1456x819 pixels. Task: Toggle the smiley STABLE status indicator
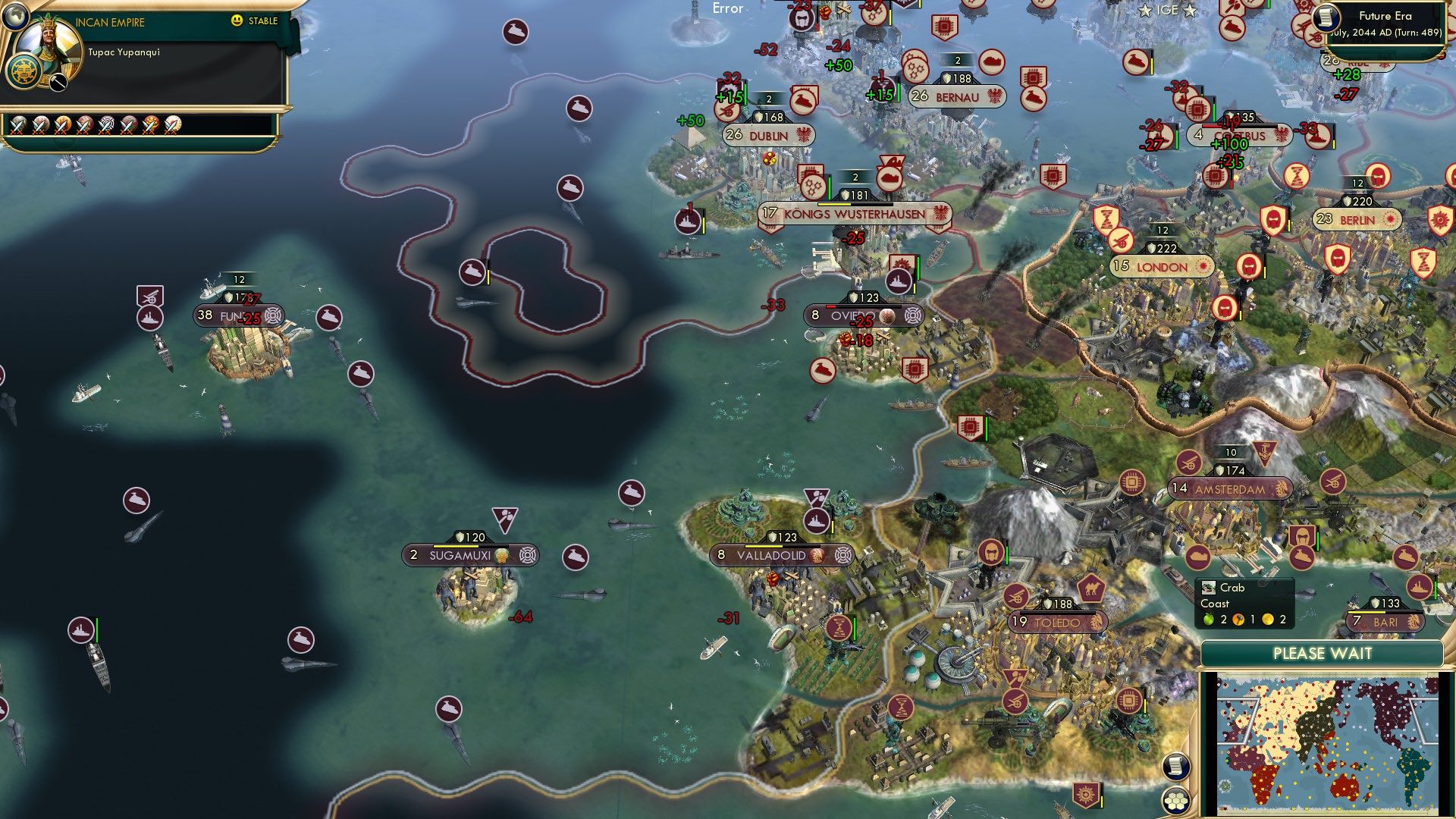pyautogui.click(x=237, y=21)
